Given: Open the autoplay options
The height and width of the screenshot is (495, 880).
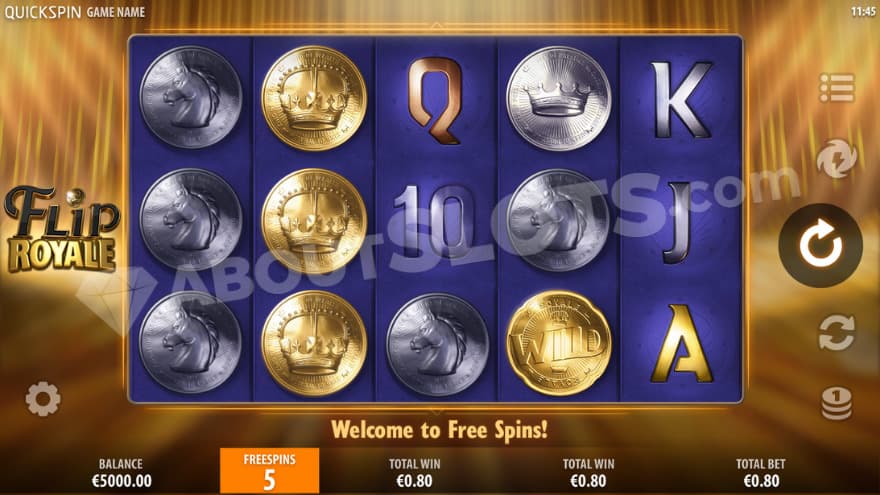Looking at the screenshot, I should coord(835,332).
